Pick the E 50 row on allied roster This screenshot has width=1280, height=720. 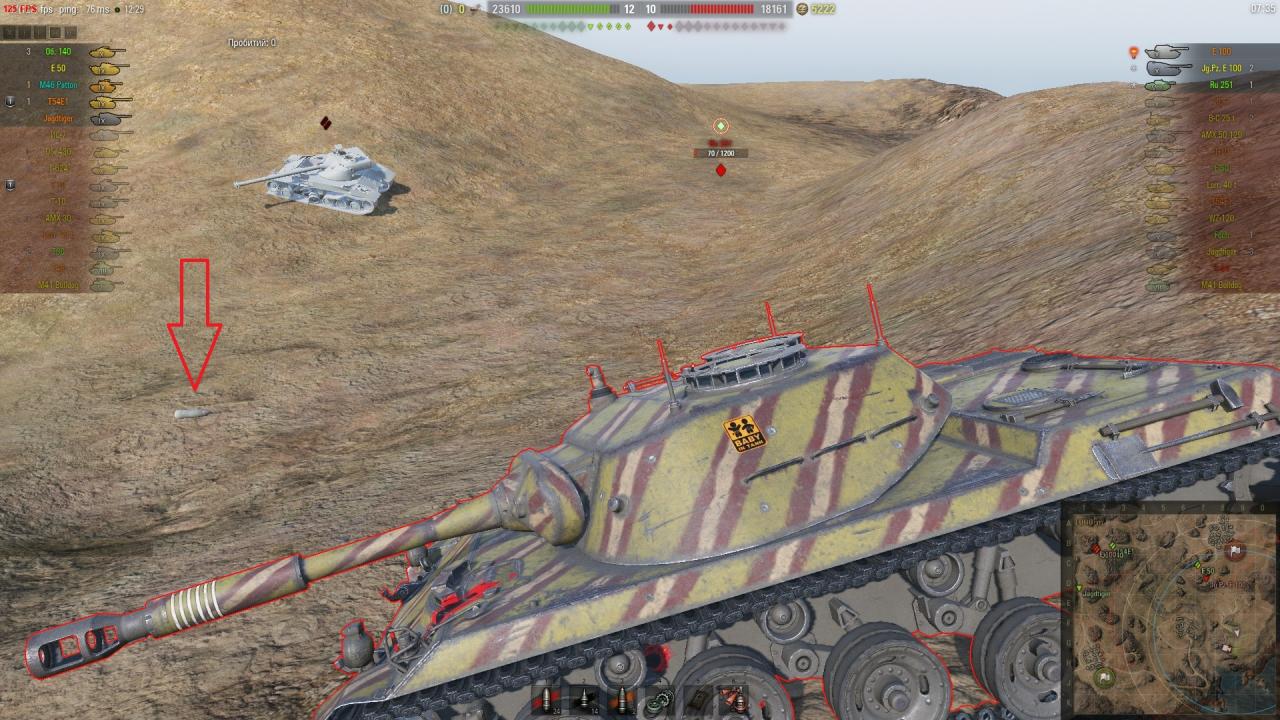60,68
